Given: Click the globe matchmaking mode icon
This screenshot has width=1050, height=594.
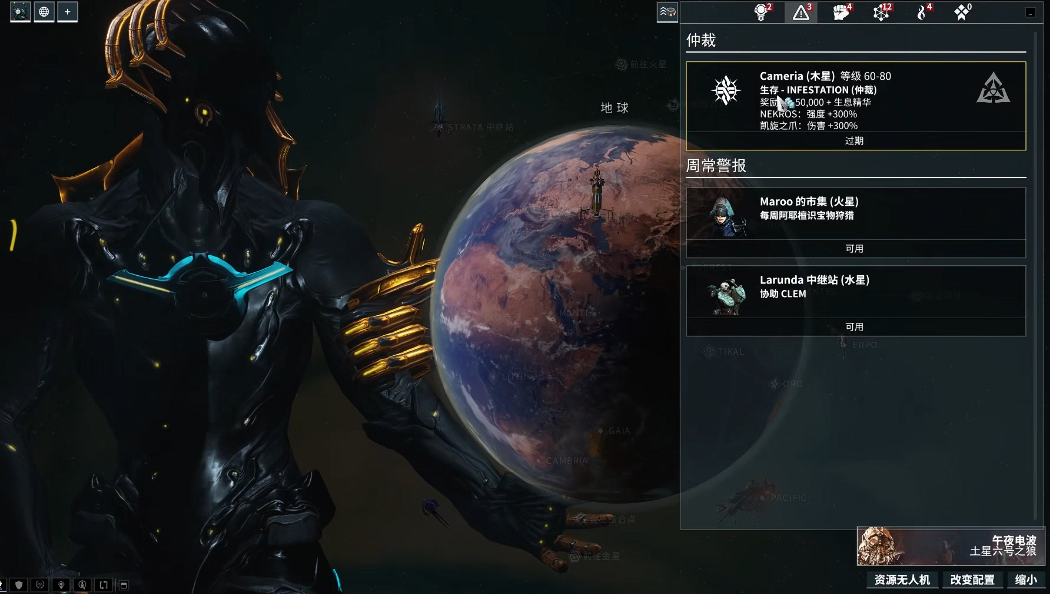Looking at the screenshot, I should click(44, 12).
